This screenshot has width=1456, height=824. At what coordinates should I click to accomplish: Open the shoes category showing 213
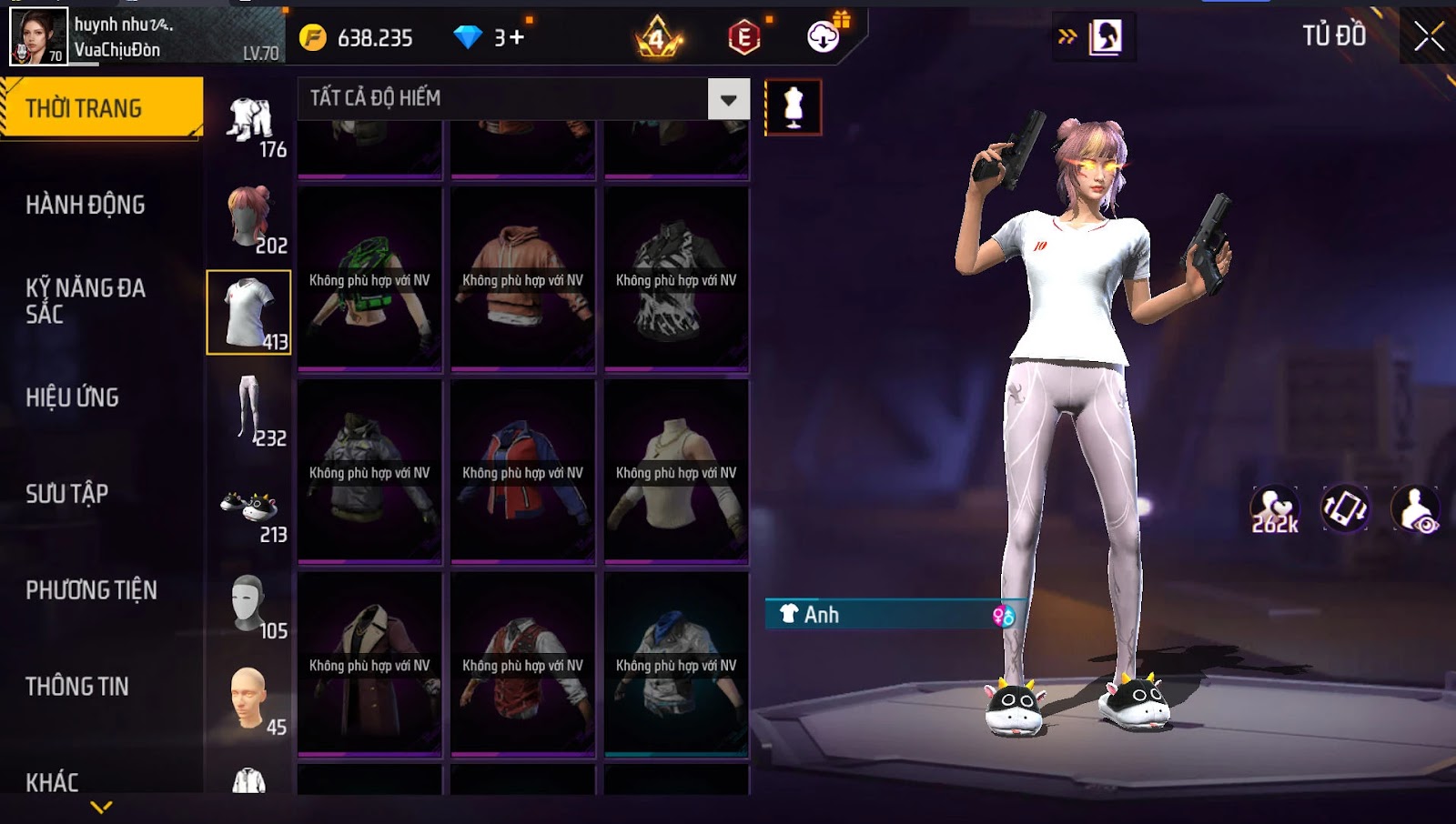coord(249,509)
